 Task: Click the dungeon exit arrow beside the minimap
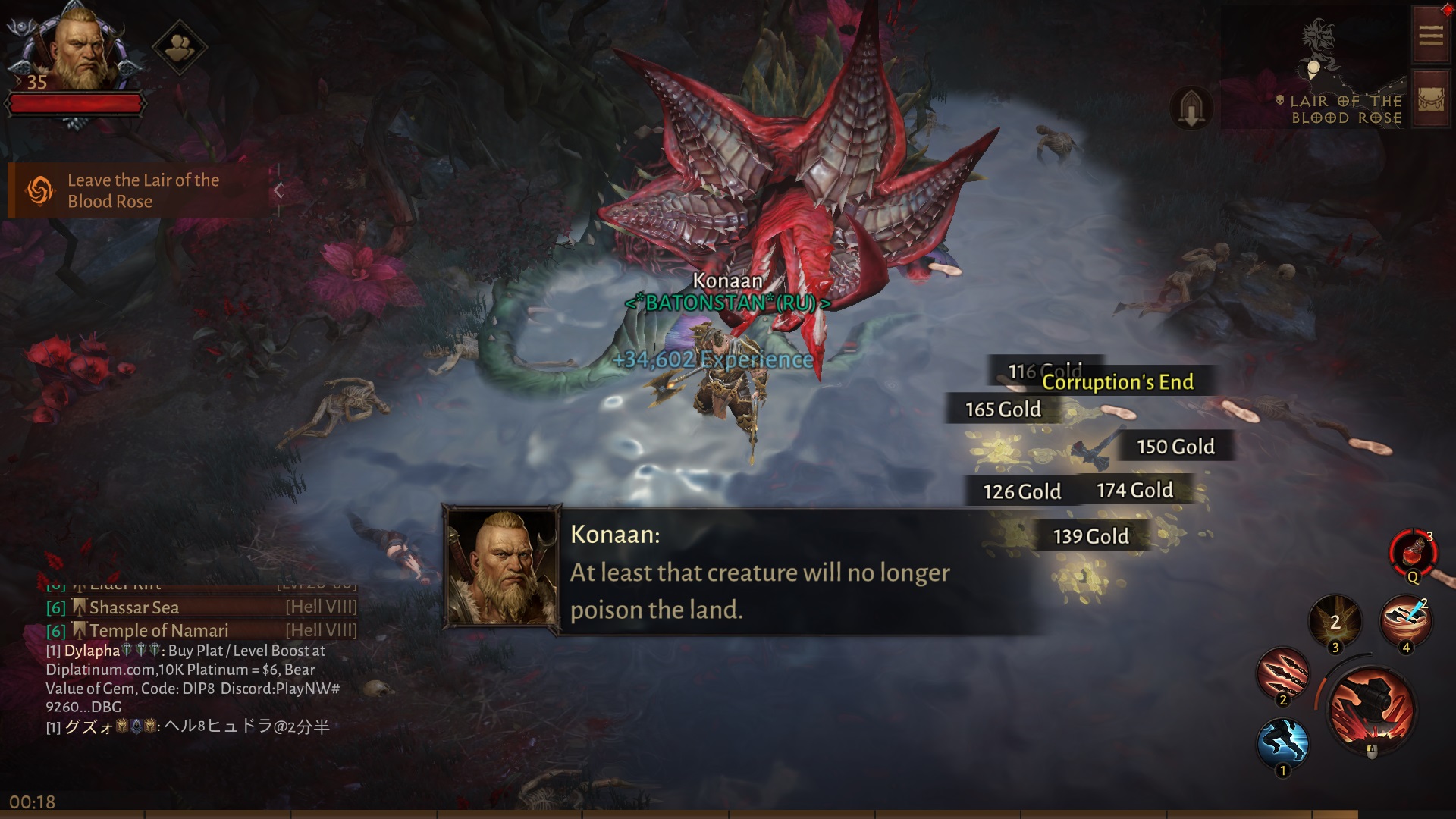[1192, 108]
